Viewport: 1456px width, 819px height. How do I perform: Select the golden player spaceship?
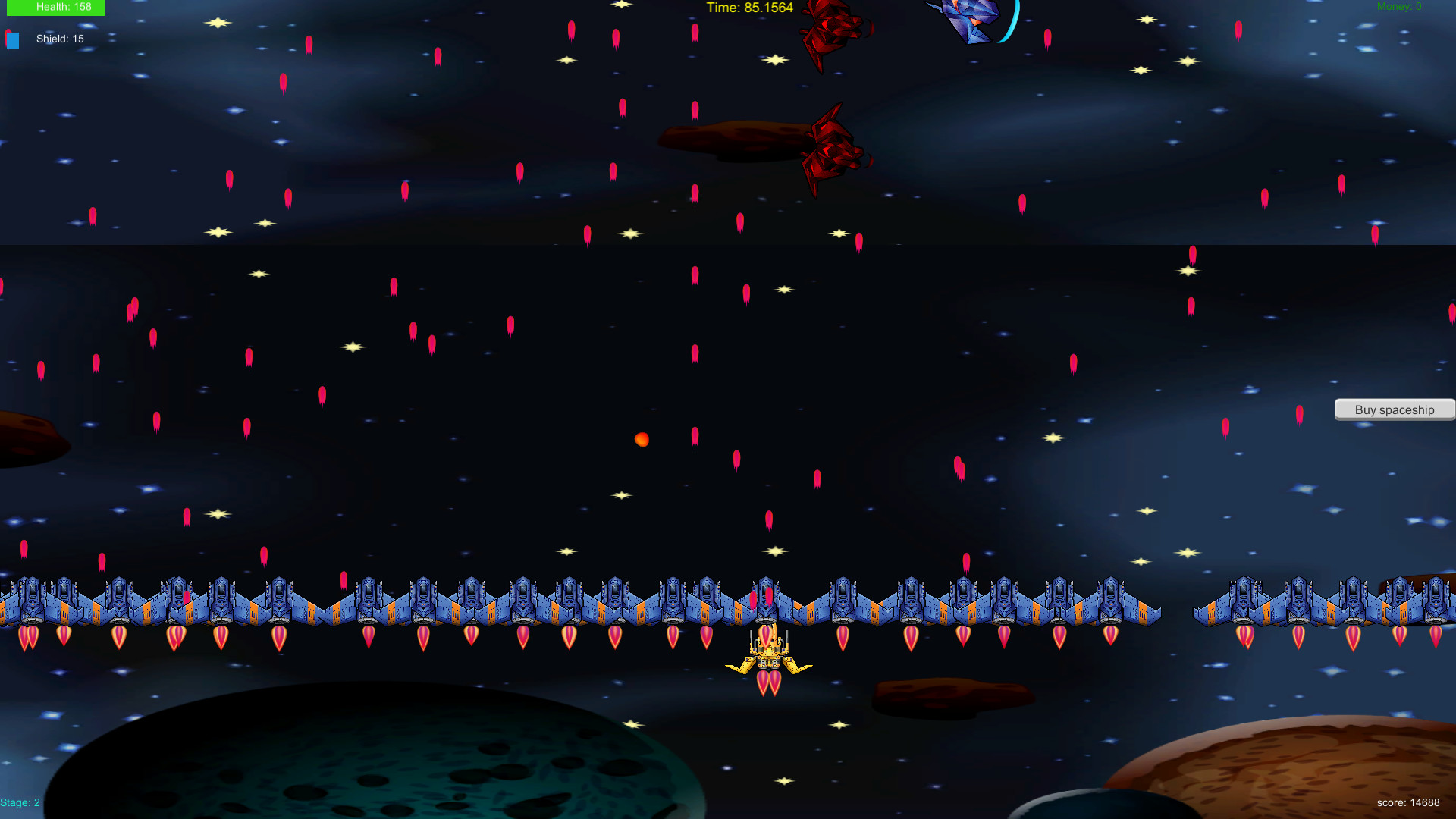[x=769, y=652]
